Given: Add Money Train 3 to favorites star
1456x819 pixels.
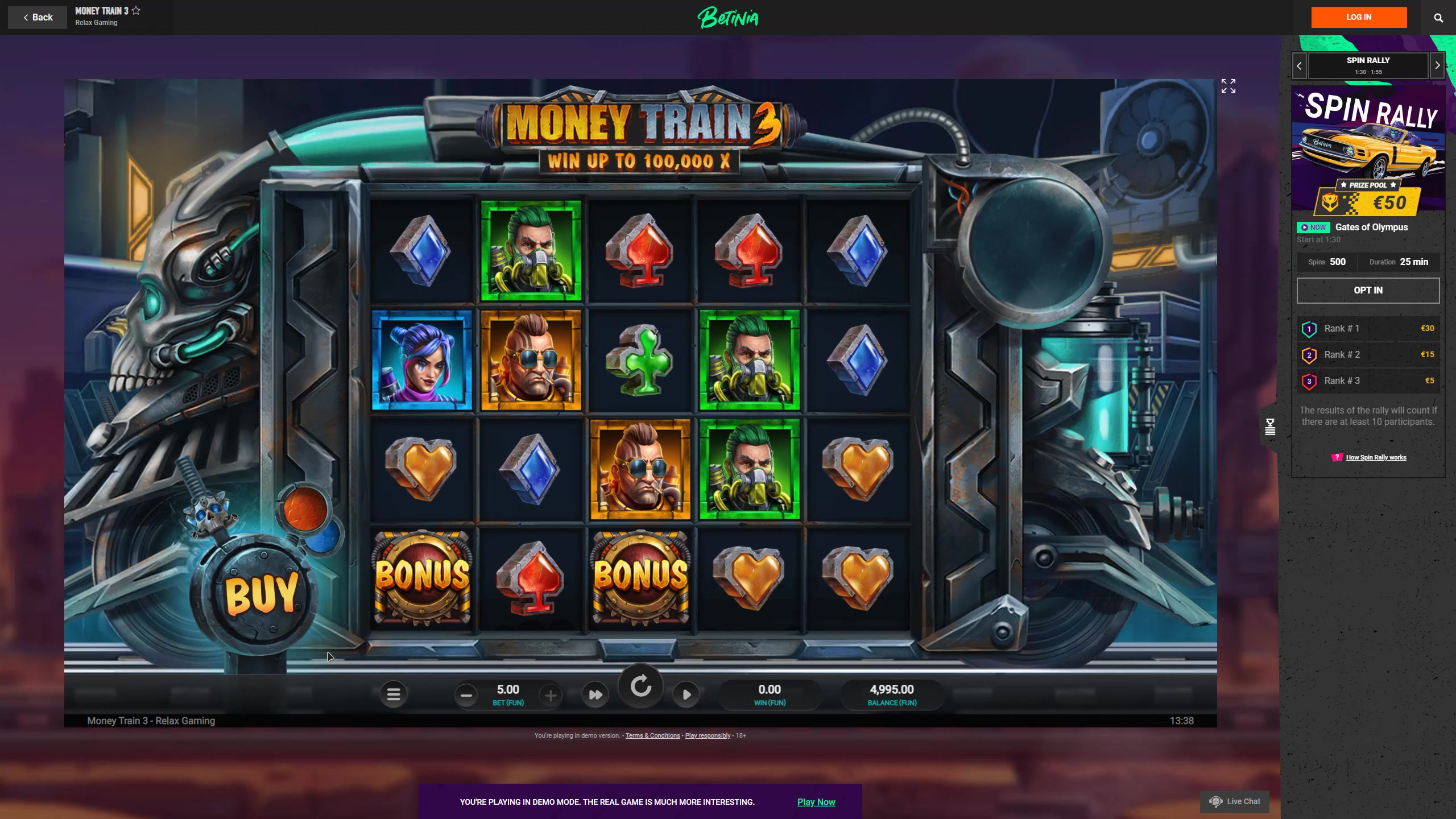Looking at the screenshot, I should [x=136, y=11].
